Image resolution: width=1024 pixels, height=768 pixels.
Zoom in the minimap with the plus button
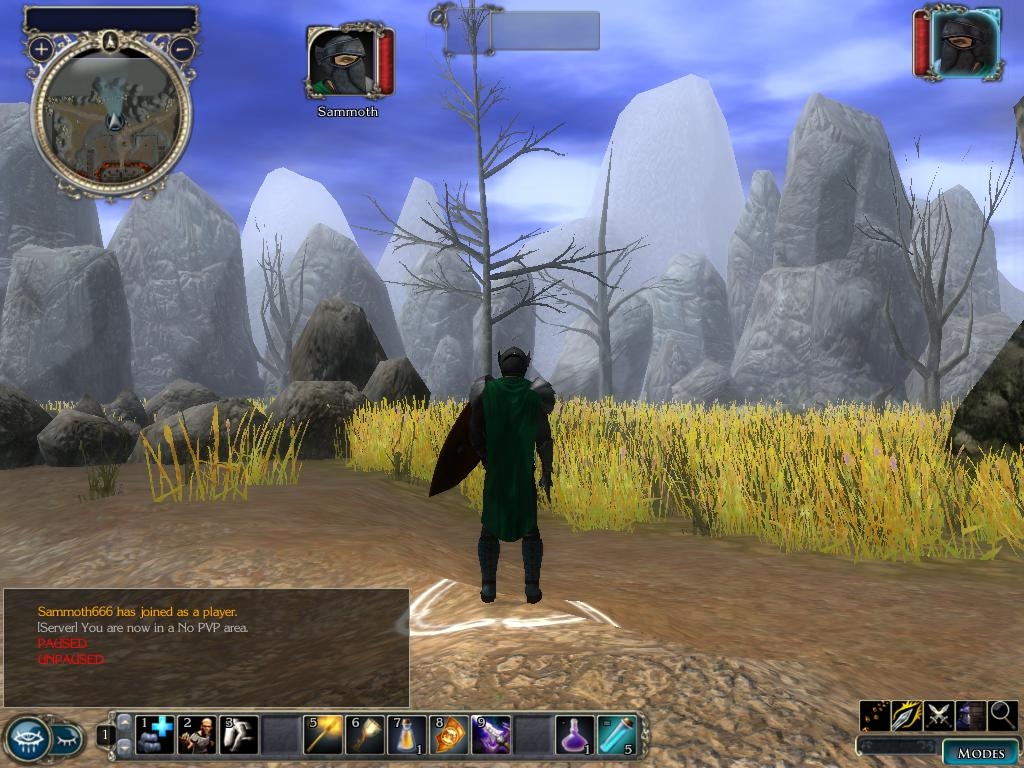41,48
